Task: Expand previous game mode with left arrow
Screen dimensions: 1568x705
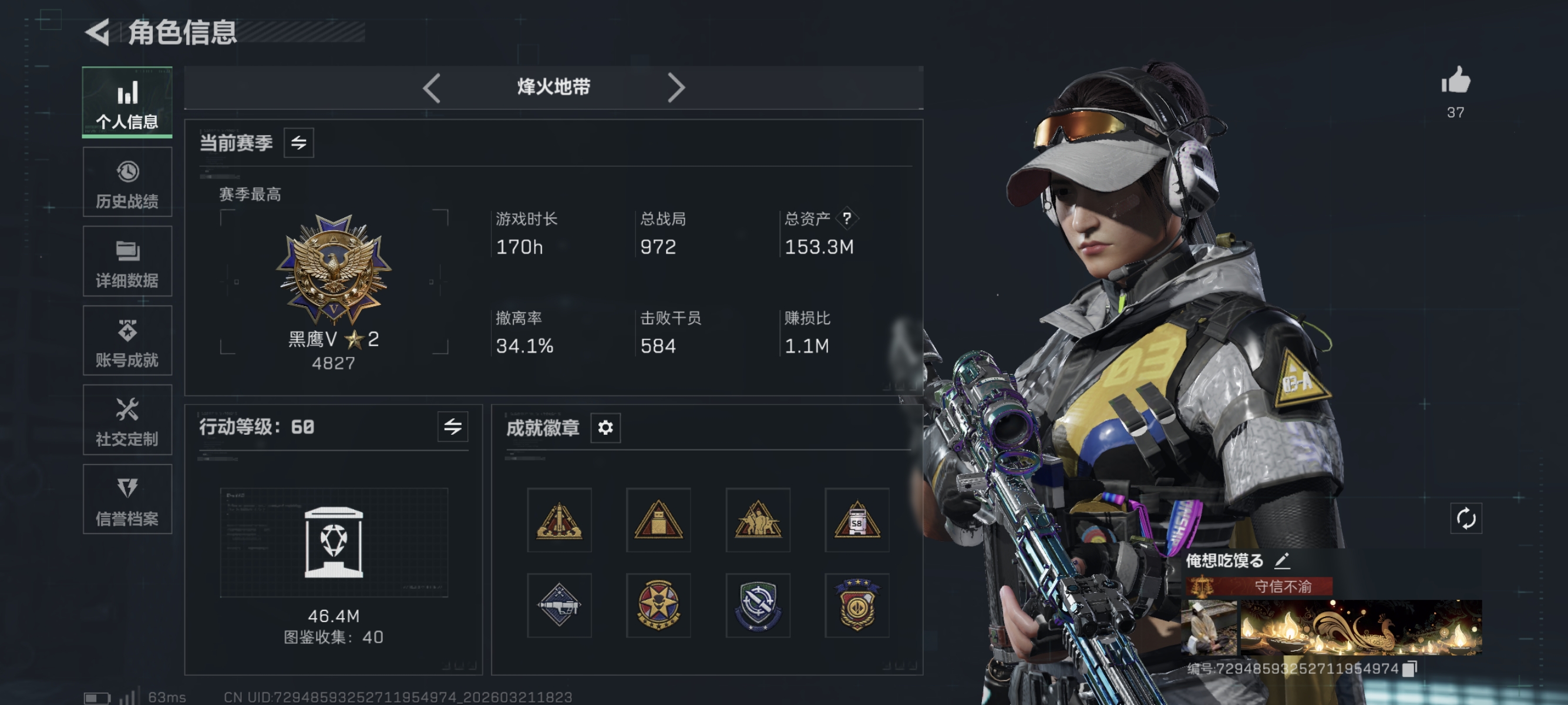Action: pyautogui.click(x=432, y=88)
